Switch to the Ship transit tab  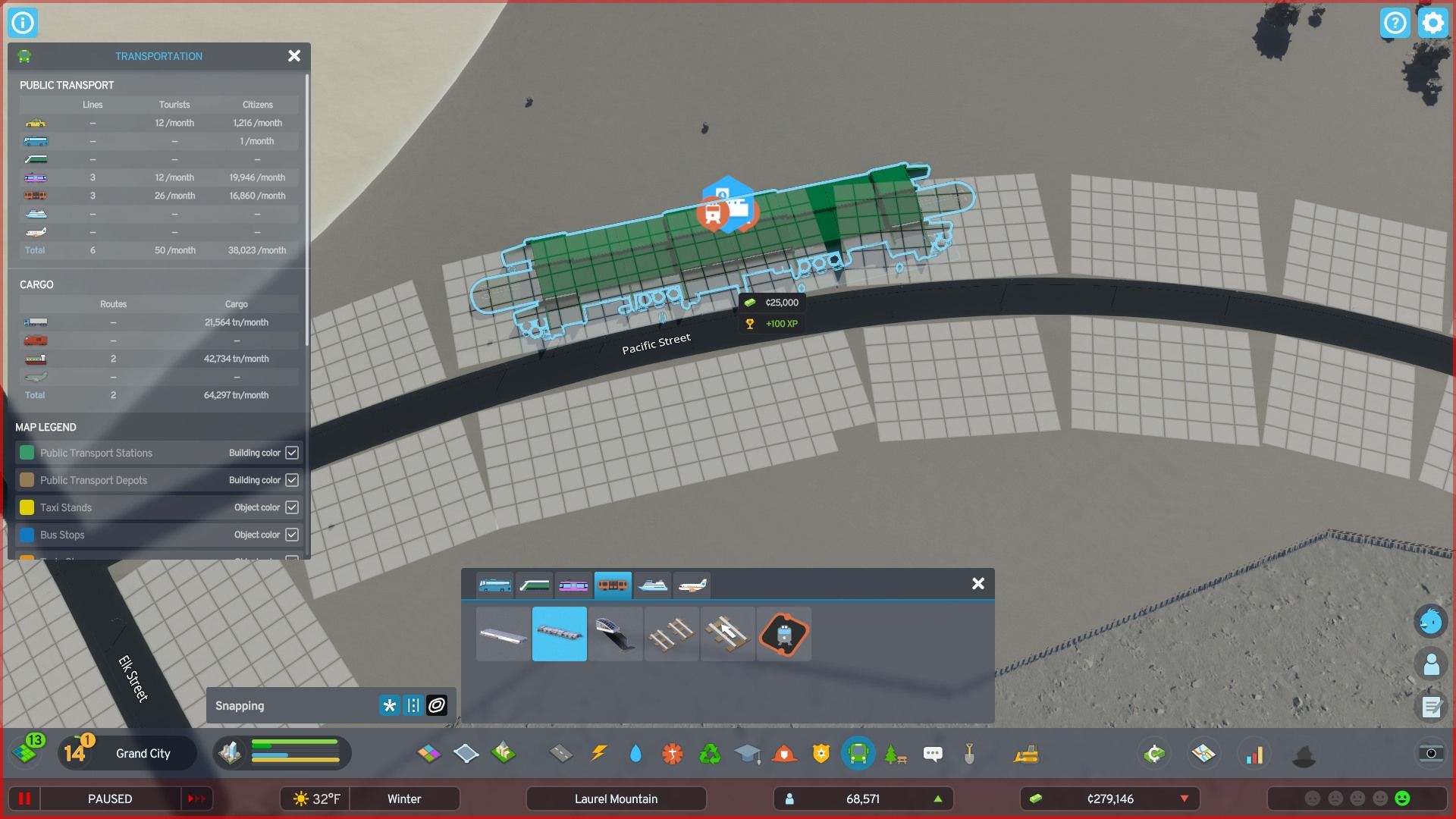coord(653,585)
